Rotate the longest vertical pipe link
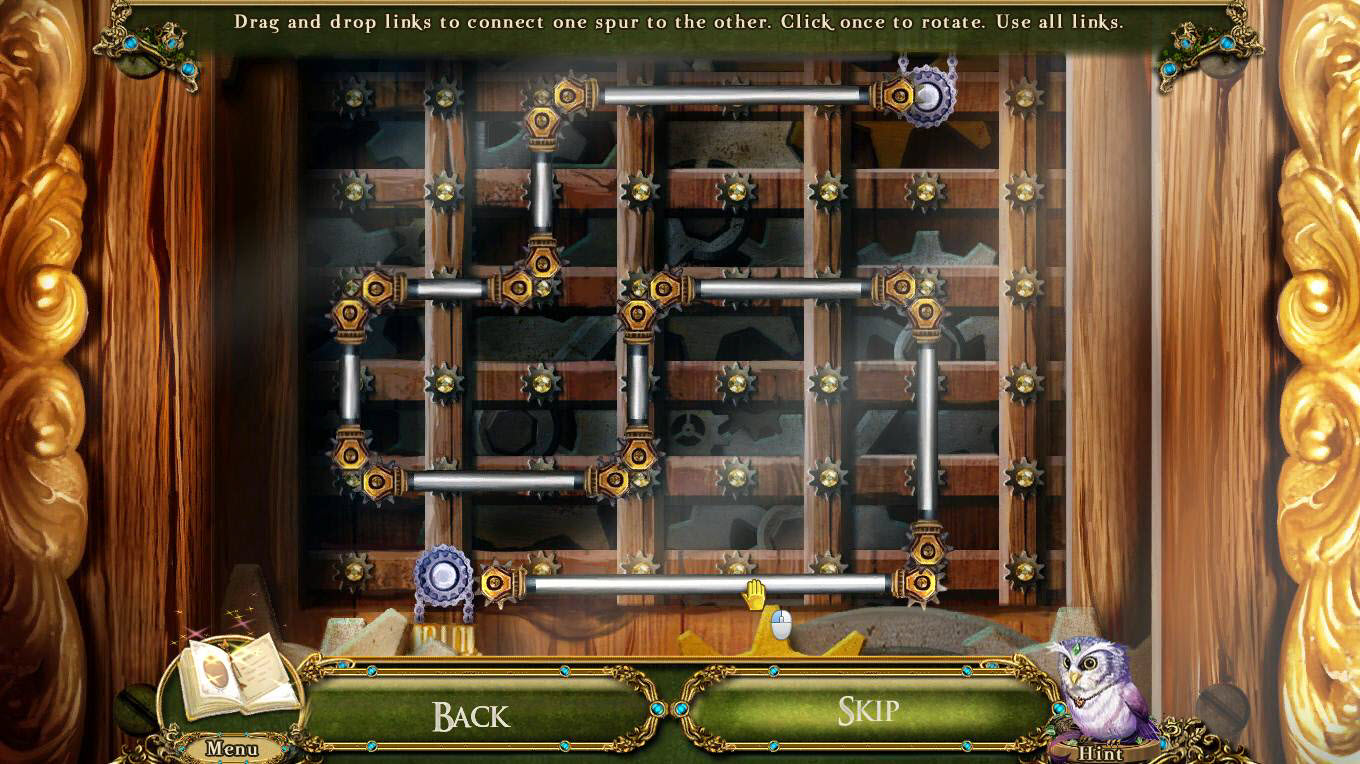The image size is (1360, 764). pyautogui.click(x=927, y=430)
